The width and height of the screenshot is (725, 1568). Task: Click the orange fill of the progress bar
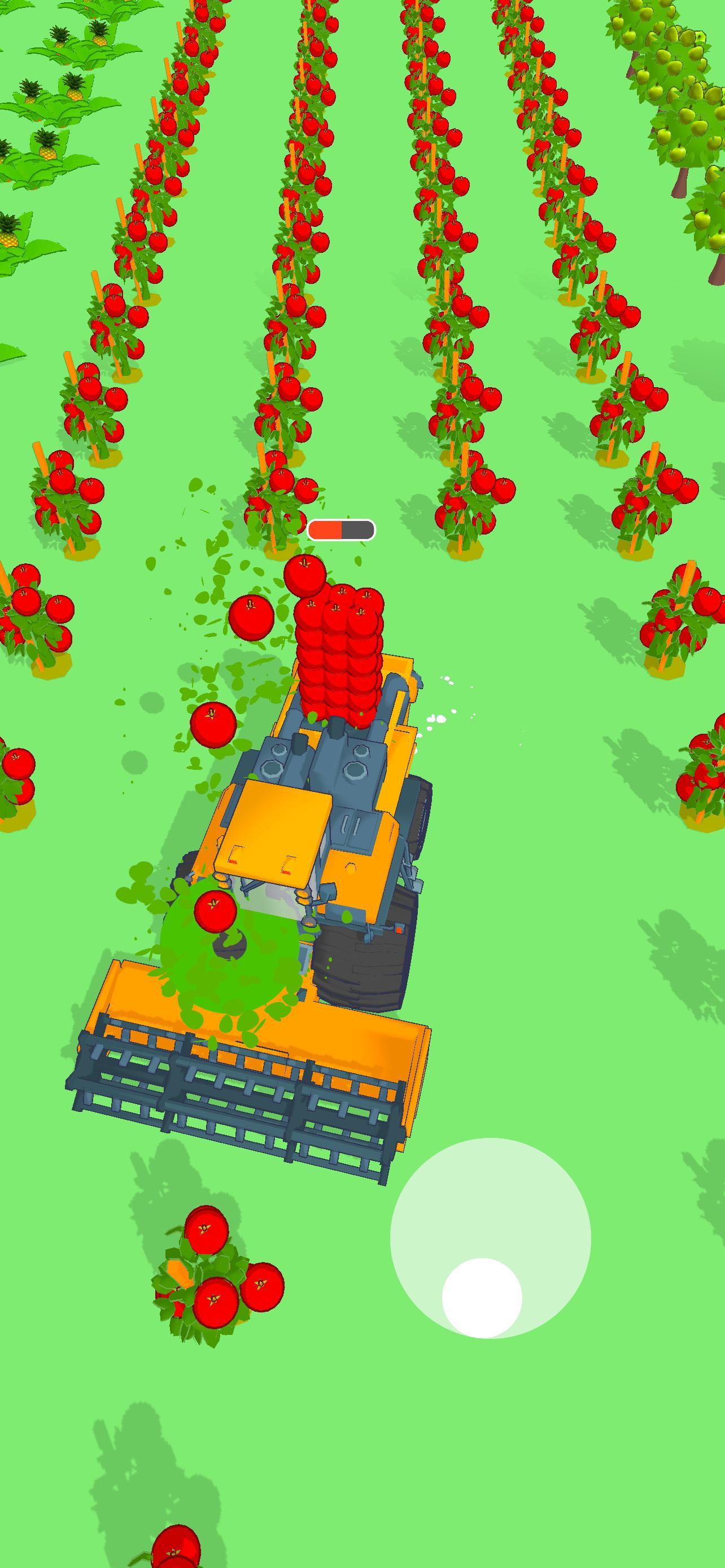(x=325, y=529)
